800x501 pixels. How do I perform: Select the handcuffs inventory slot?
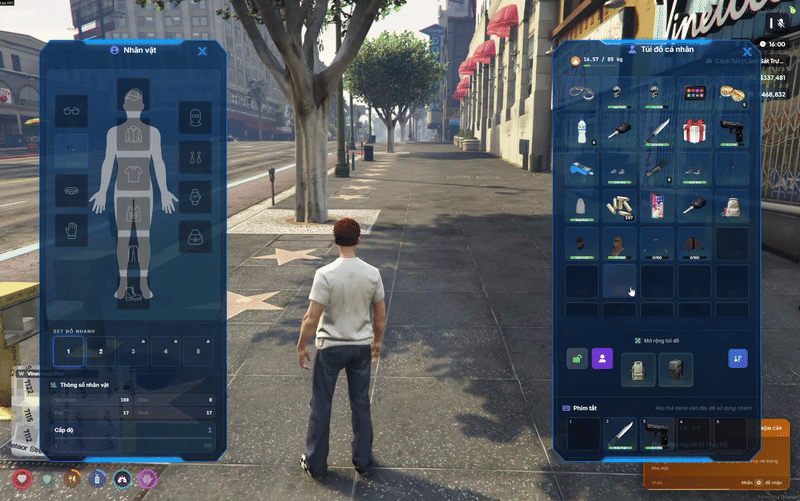581,94
